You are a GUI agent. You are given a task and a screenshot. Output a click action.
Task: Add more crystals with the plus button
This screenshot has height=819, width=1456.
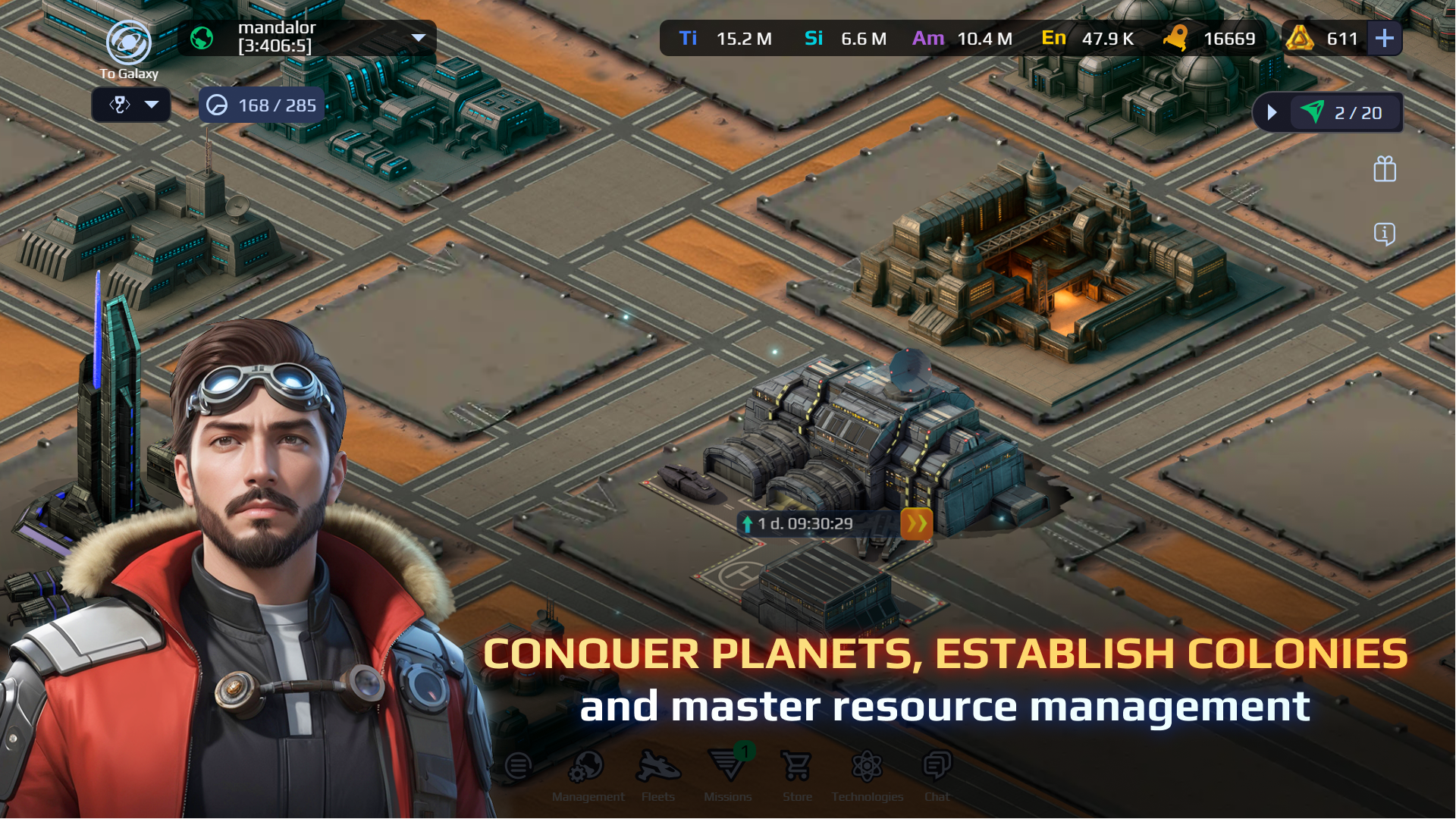[1384, 38]
